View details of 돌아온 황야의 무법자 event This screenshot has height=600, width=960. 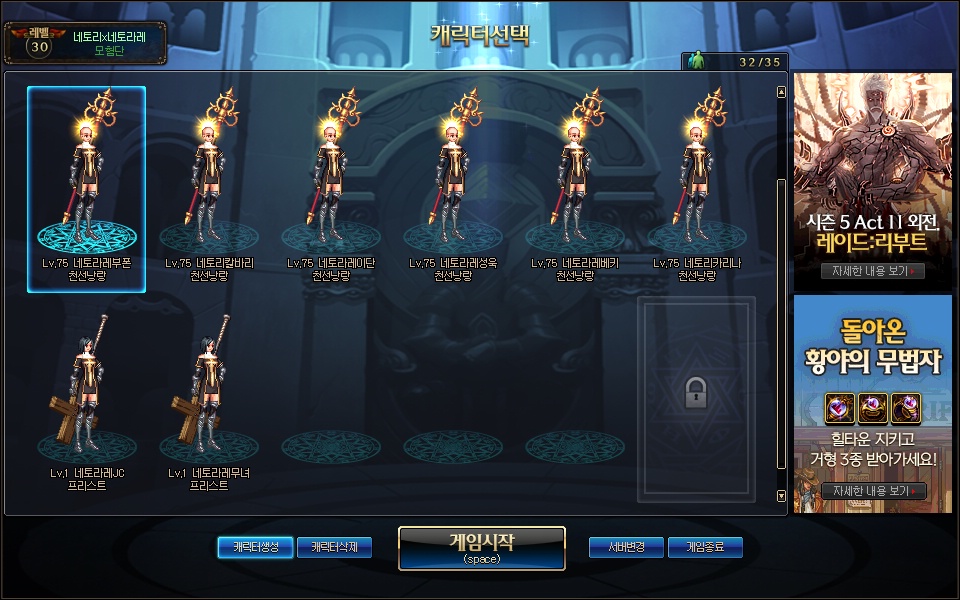(872, 491)
